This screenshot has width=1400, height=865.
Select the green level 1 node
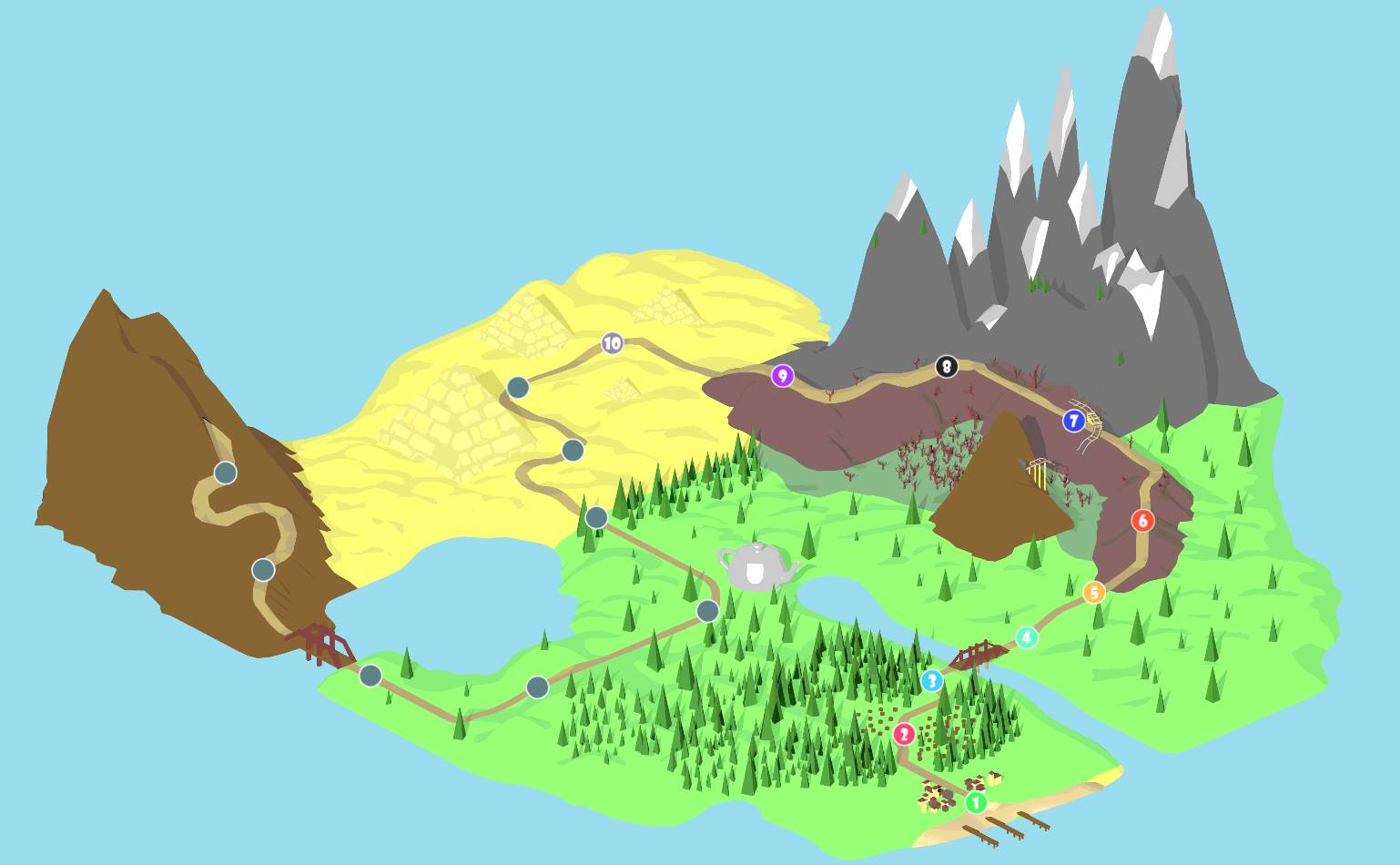point(975,803)
